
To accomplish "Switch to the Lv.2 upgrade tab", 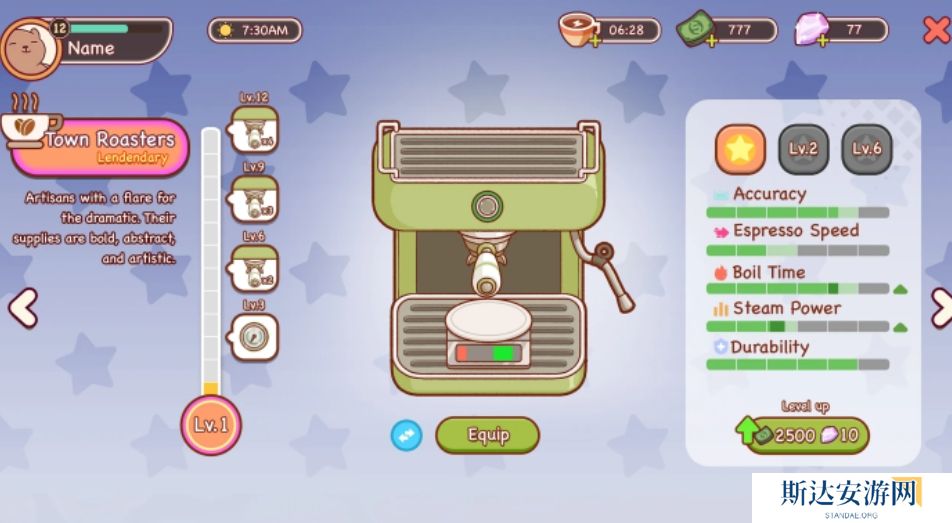I will (803, 150).
